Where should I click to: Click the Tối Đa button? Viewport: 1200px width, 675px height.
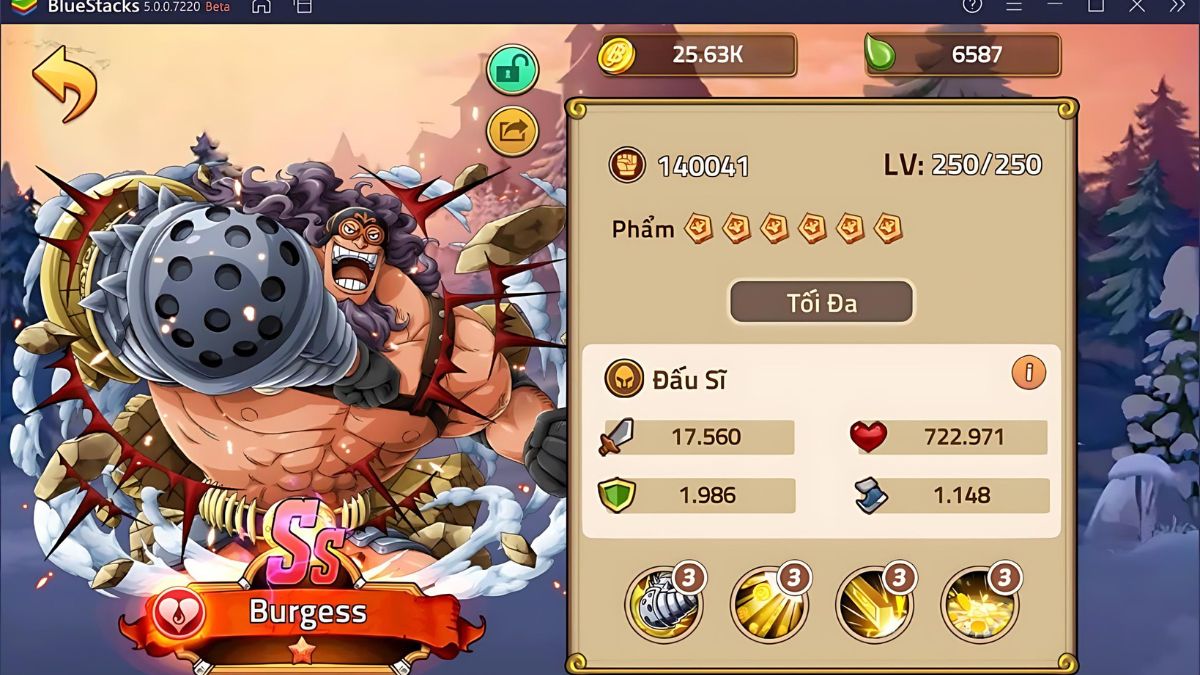821,302
